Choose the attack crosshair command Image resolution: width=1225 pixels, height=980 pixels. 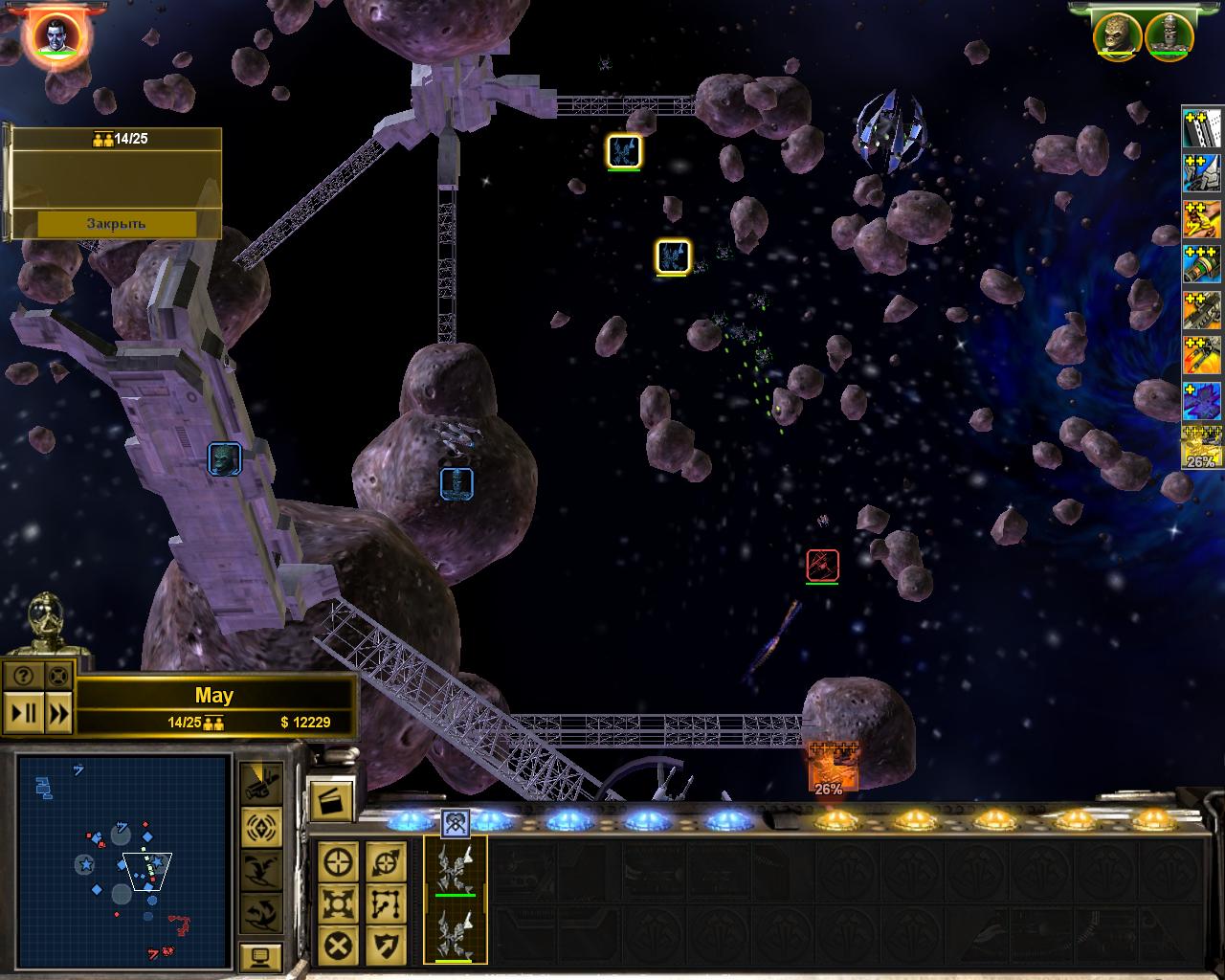tap(339, 862)
